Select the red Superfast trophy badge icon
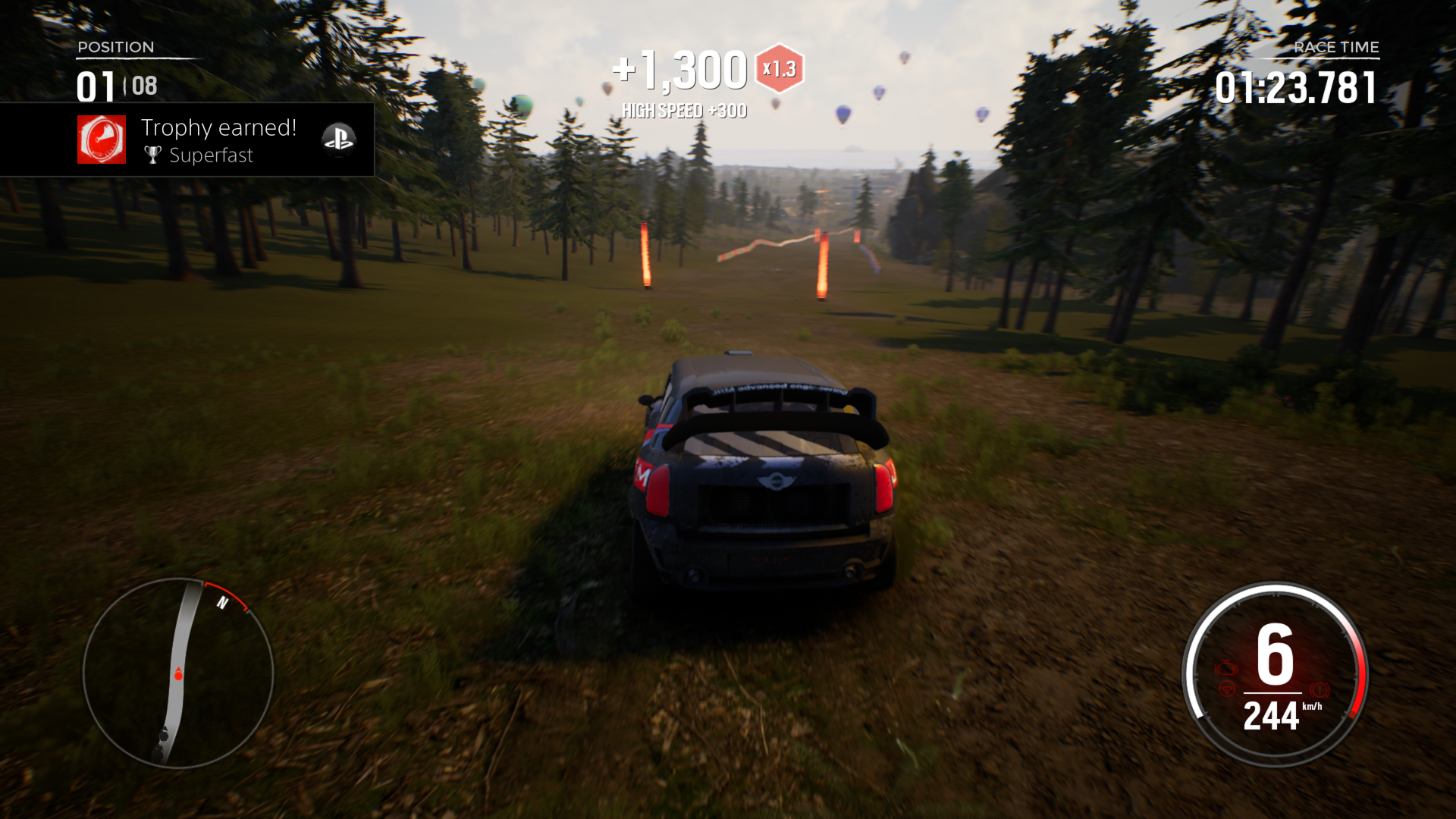This screenshot has width=1456, height=819. tap(102, 140)
